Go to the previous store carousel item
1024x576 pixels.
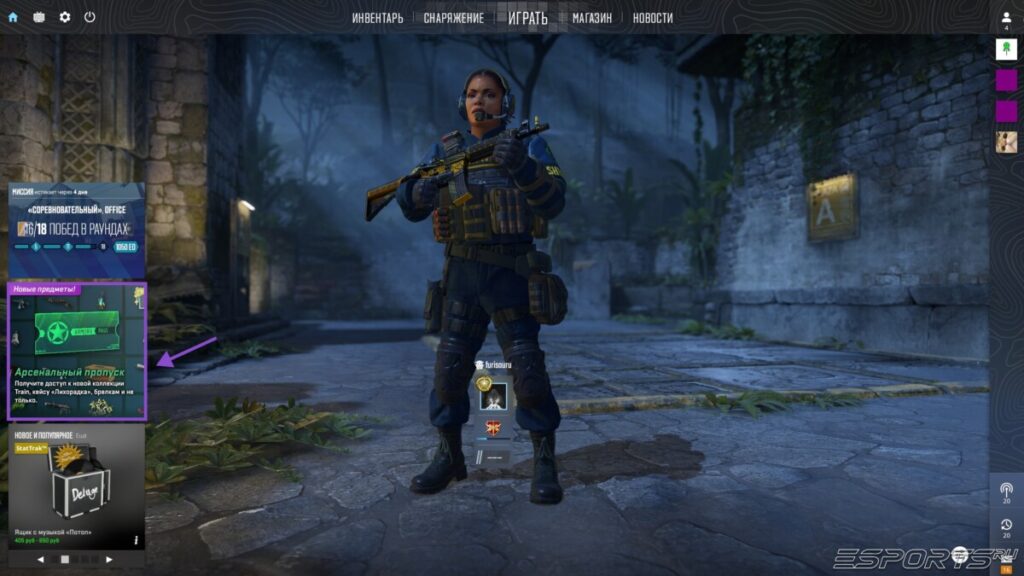(41, 560)
